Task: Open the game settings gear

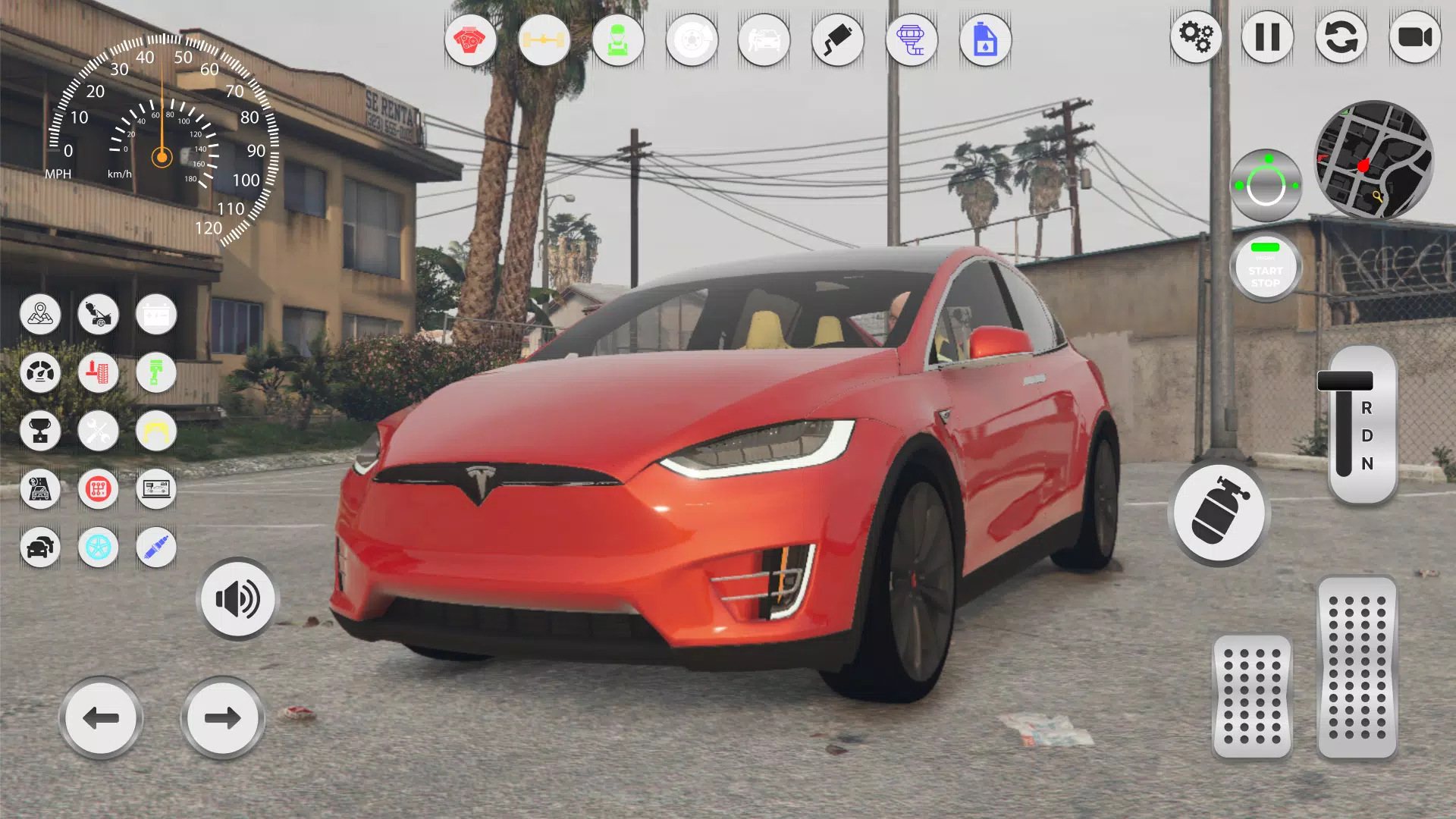Action: click(1195, 38)
